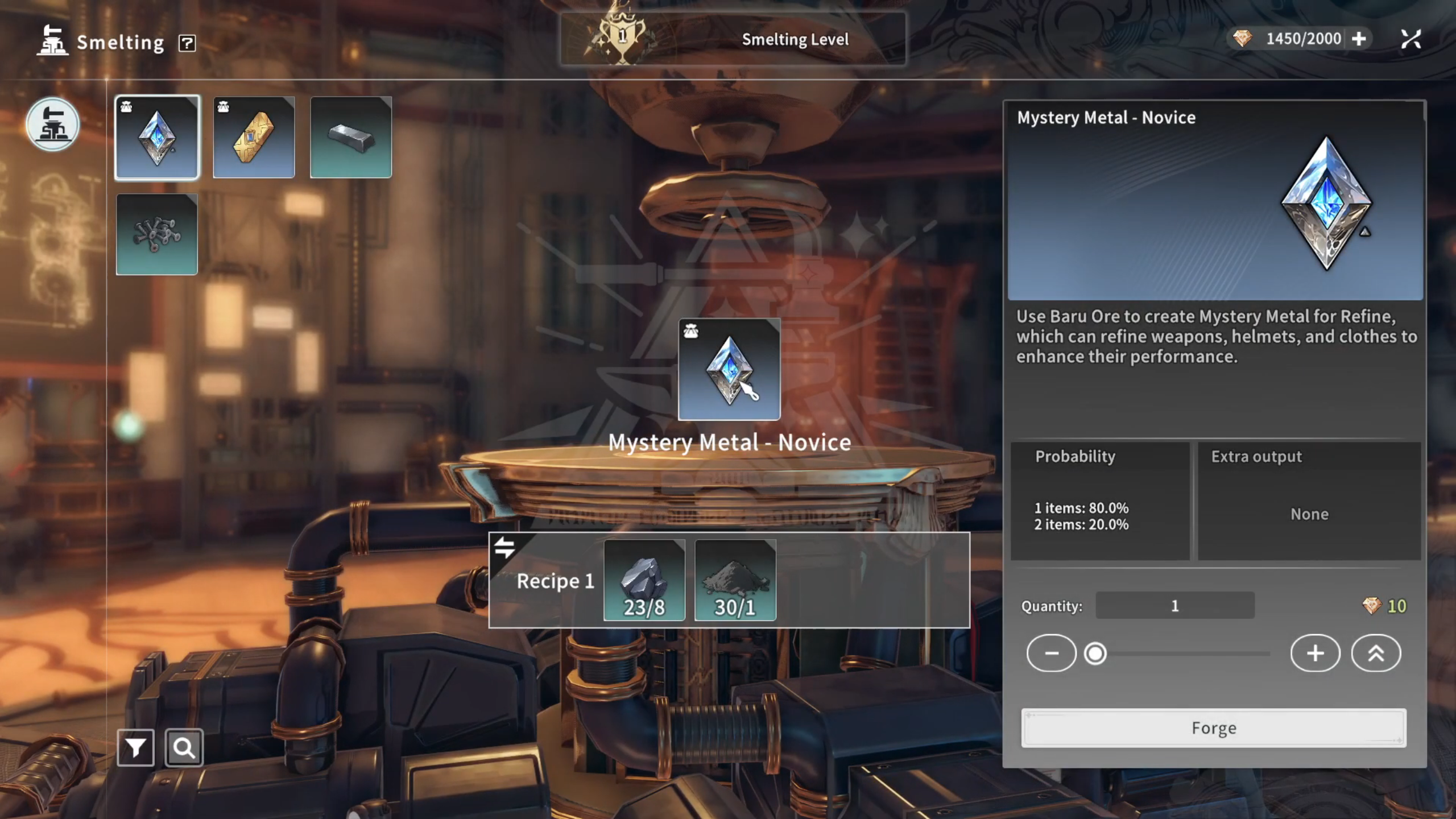Select the gold plate crafting item
The height and width of the screenshot is (819, 1456).
[254, 137]
